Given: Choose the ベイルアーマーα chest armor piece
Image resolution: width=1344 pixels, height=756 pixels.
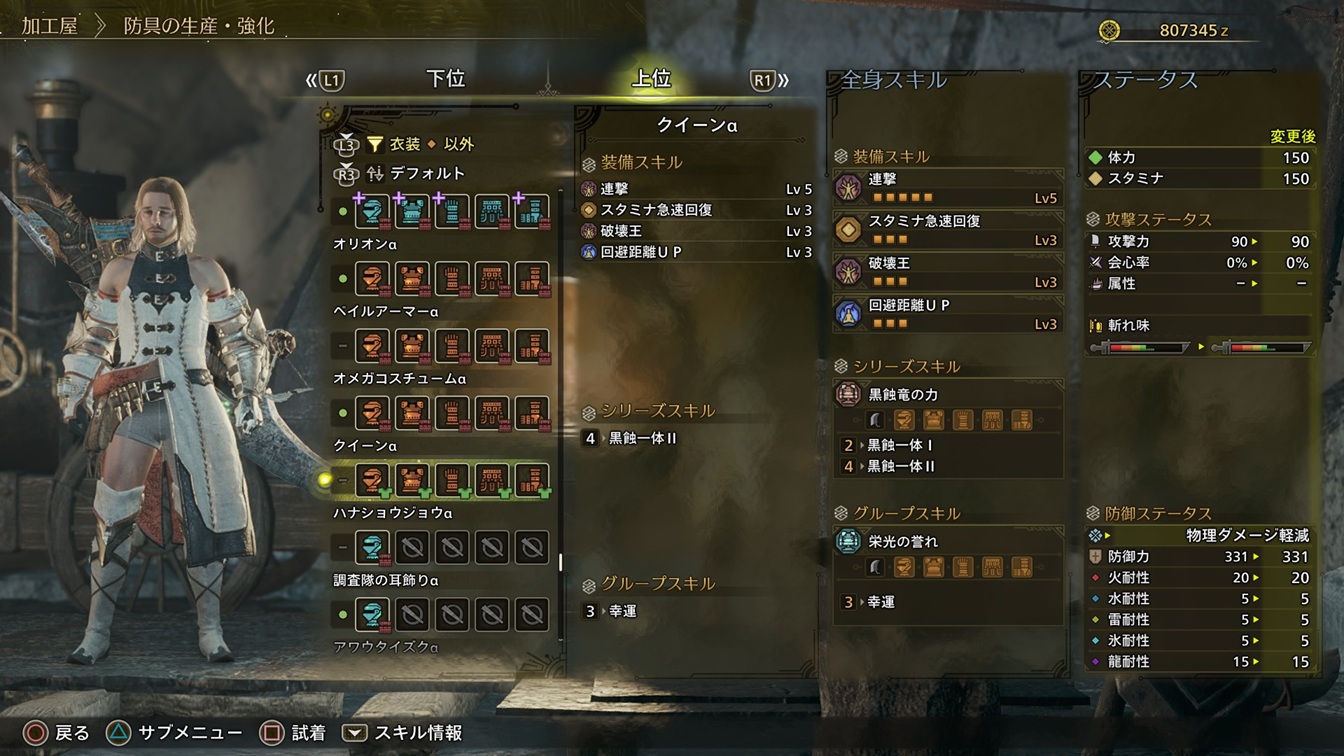Looking at the screenshot, I should [x=412, y=279].
